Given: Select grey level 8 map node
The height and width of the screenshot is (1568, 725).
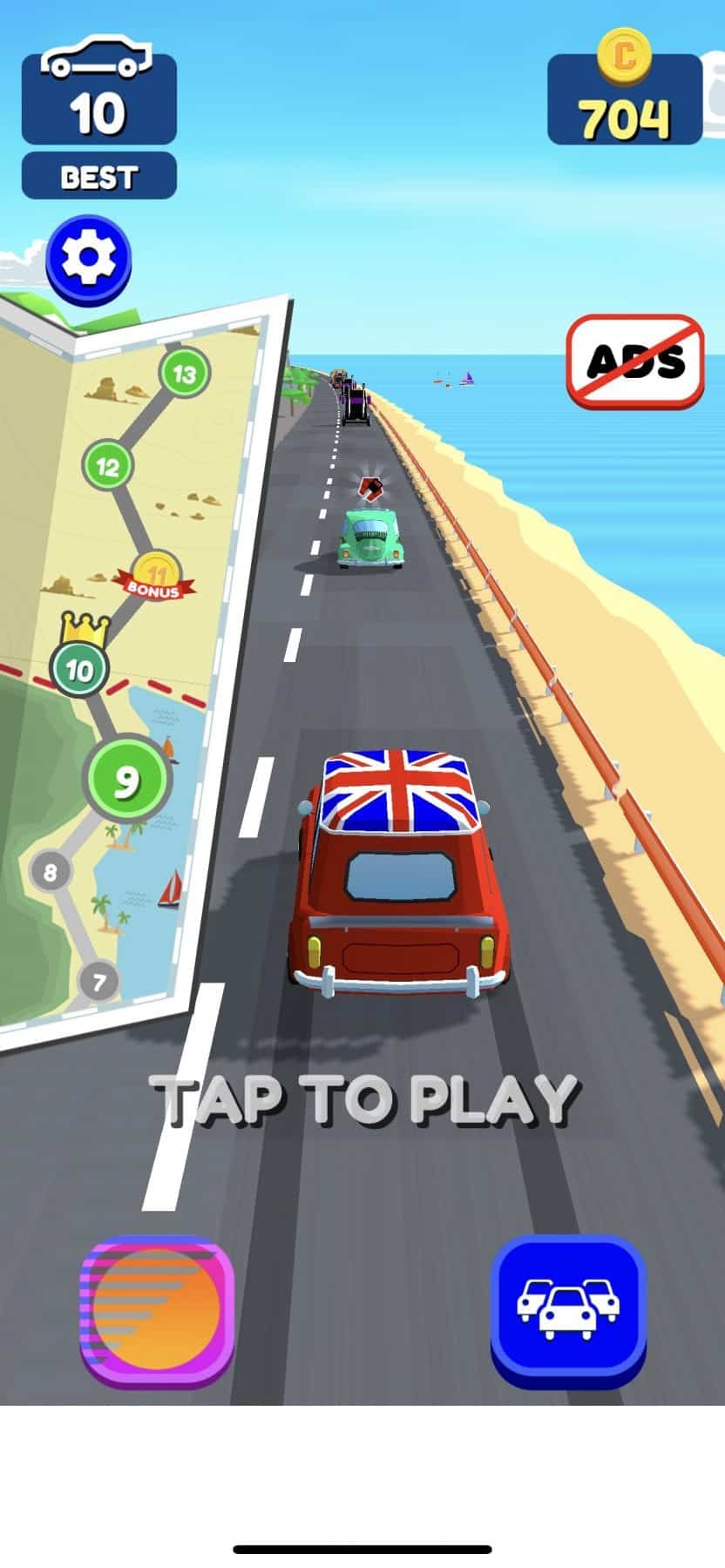Looking at the screenshot, I should [x=51, y=871].
